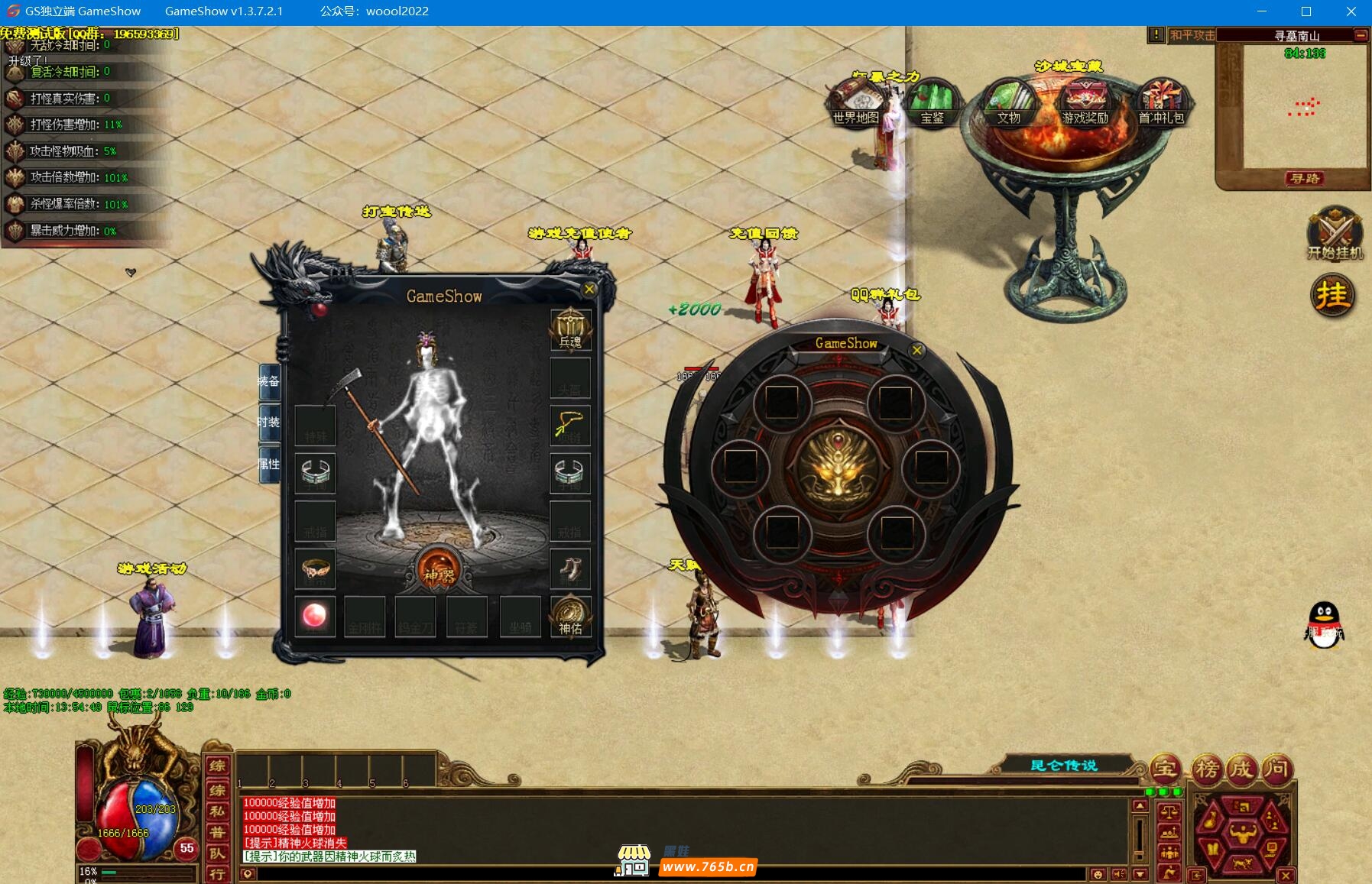Open the 榜 rankings button
1372x884 pixels.
1206,769
